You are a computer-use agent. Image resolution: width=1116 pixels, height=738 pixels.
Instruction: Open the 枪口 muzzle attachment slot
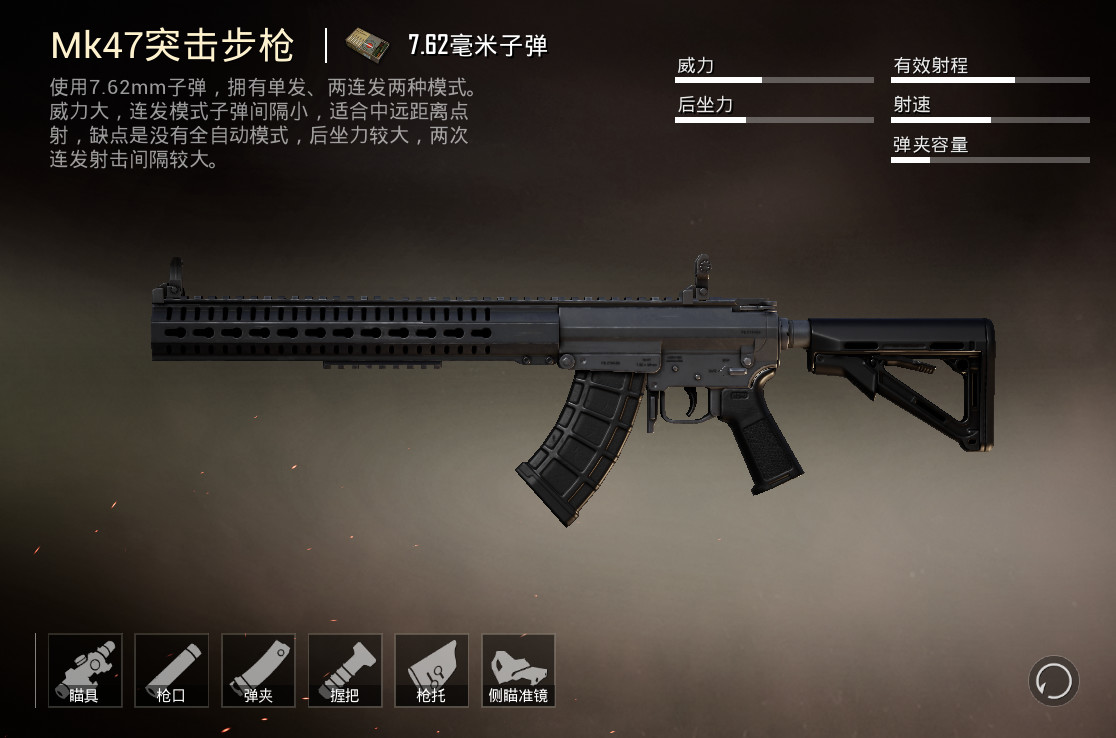(171, 670)
